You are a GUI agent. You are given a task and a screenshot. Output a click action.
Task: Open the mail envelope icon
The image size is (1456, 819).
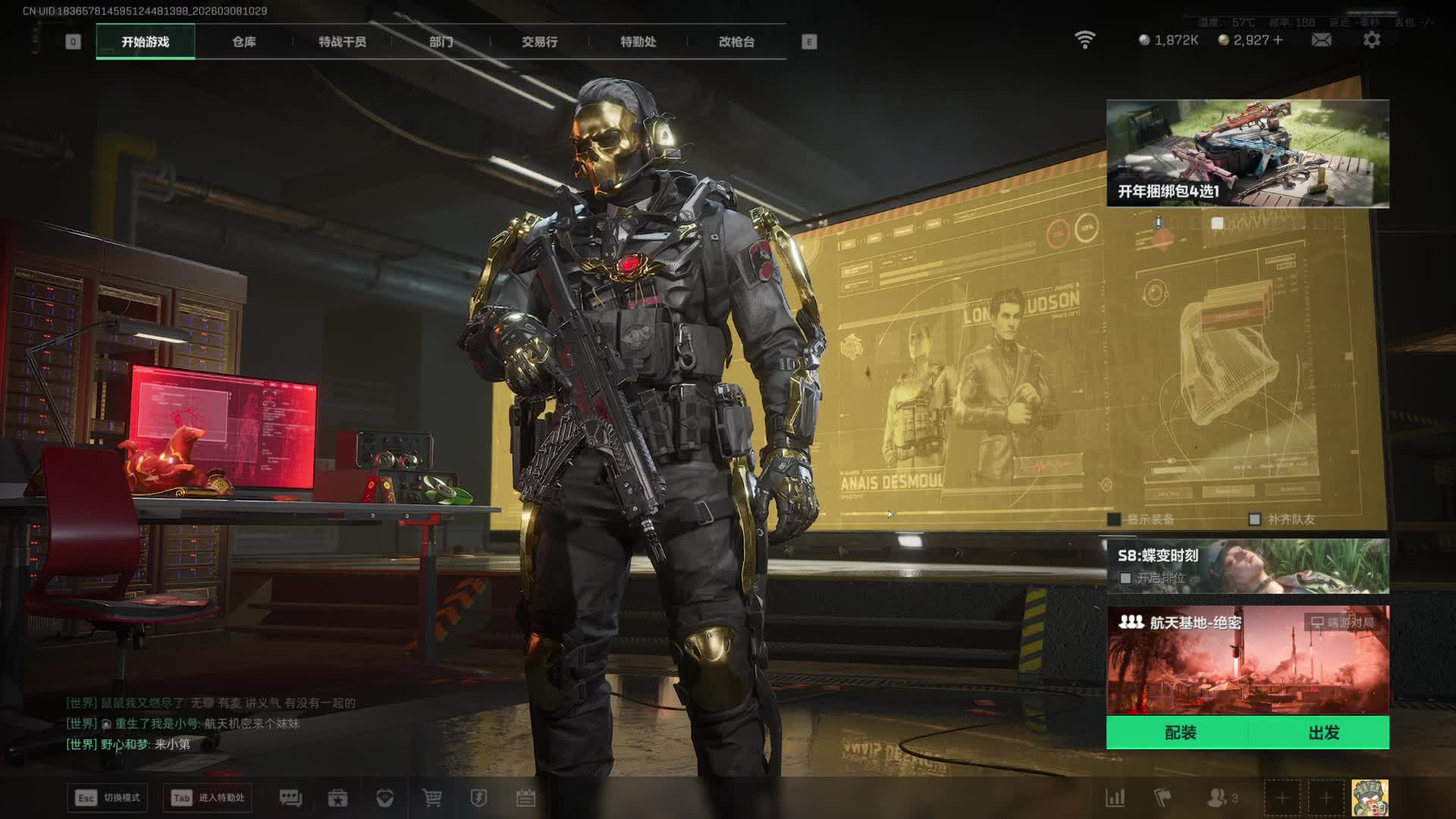(1321, 40)
